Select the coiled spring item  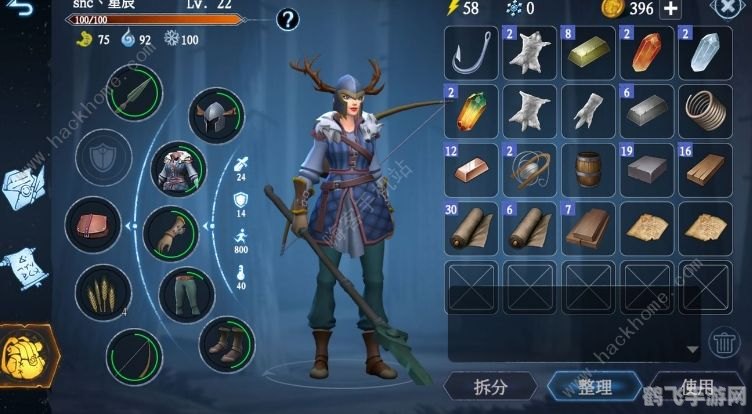703,110
